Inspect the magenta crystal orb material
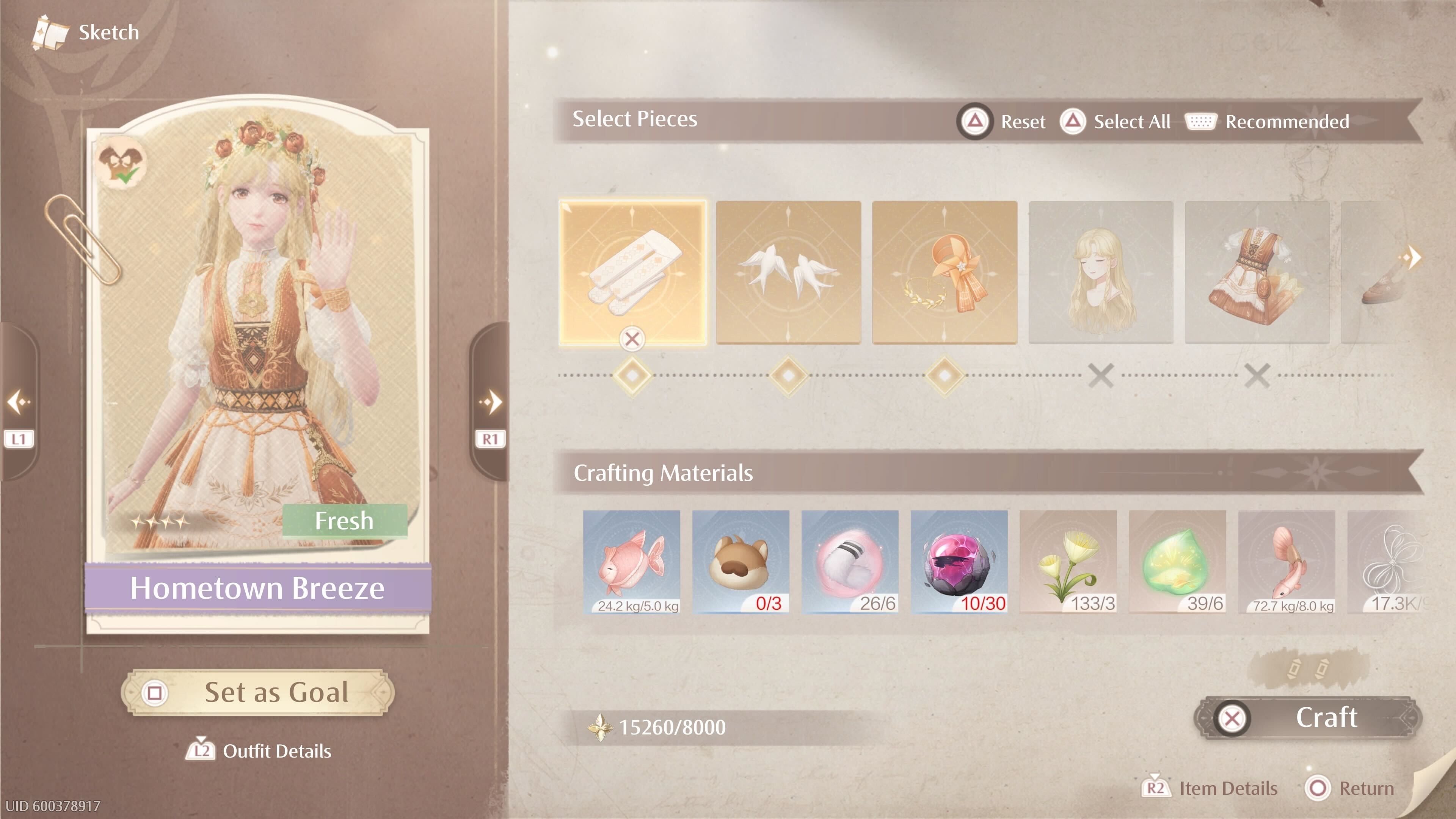Viewport: 1456px width, 819px height. coord(959,561)
